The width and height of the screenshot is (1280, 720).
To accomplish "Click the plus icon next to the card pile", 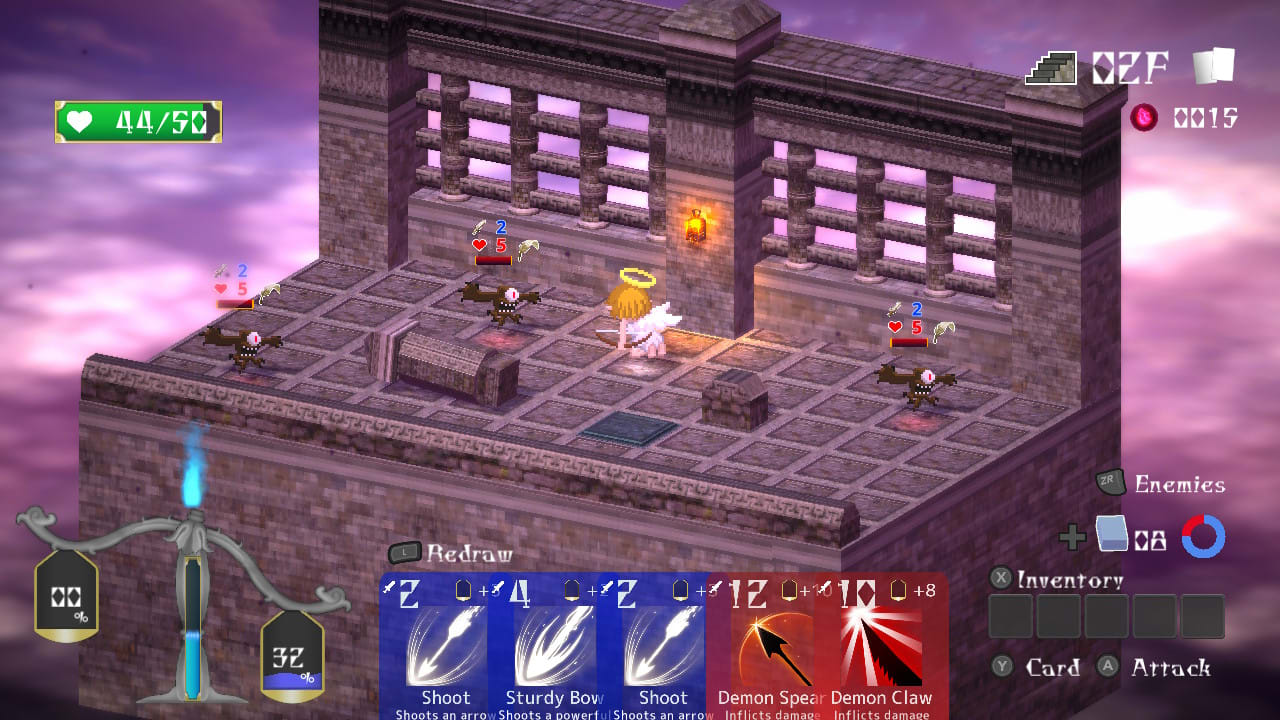I will (x=1073, y=537).
